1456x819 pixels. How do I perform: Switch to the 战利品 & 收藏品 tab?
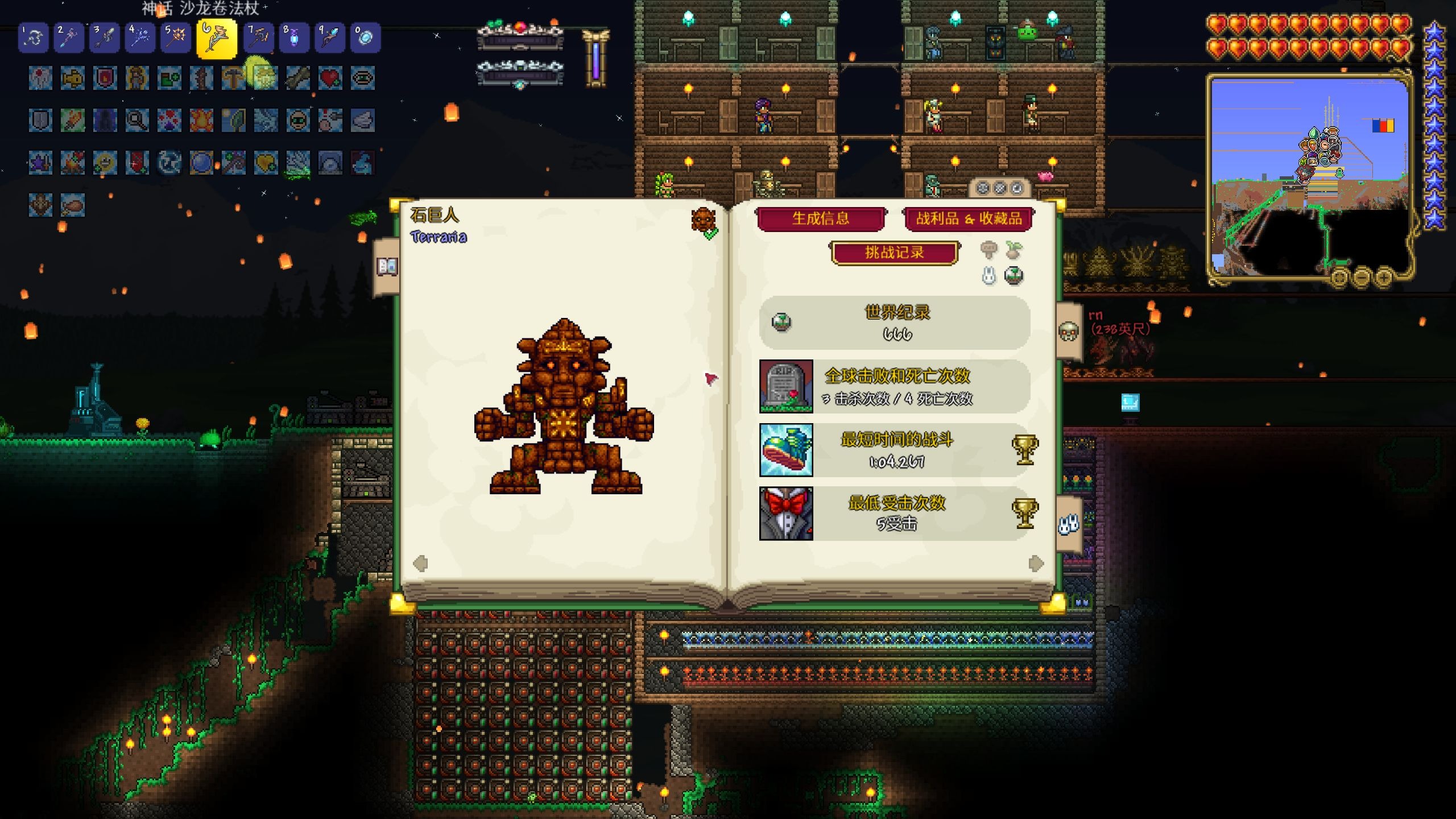969,219
